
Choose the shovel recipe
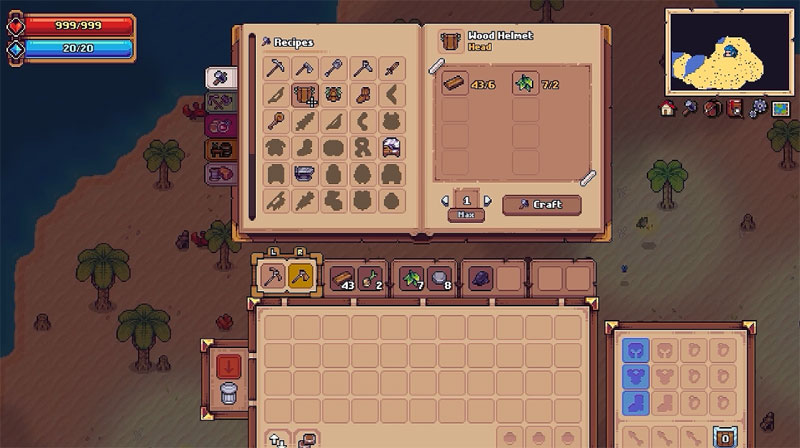[335, 69]
